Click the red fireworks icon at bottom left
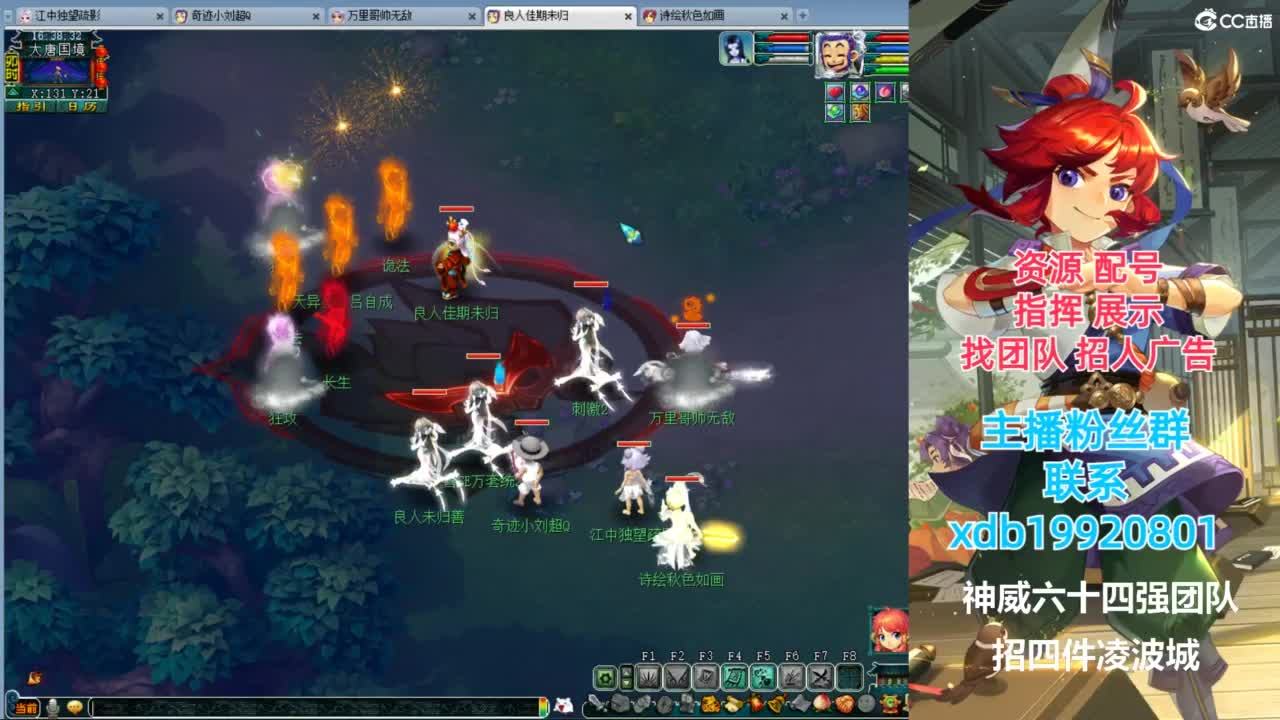 33,677
